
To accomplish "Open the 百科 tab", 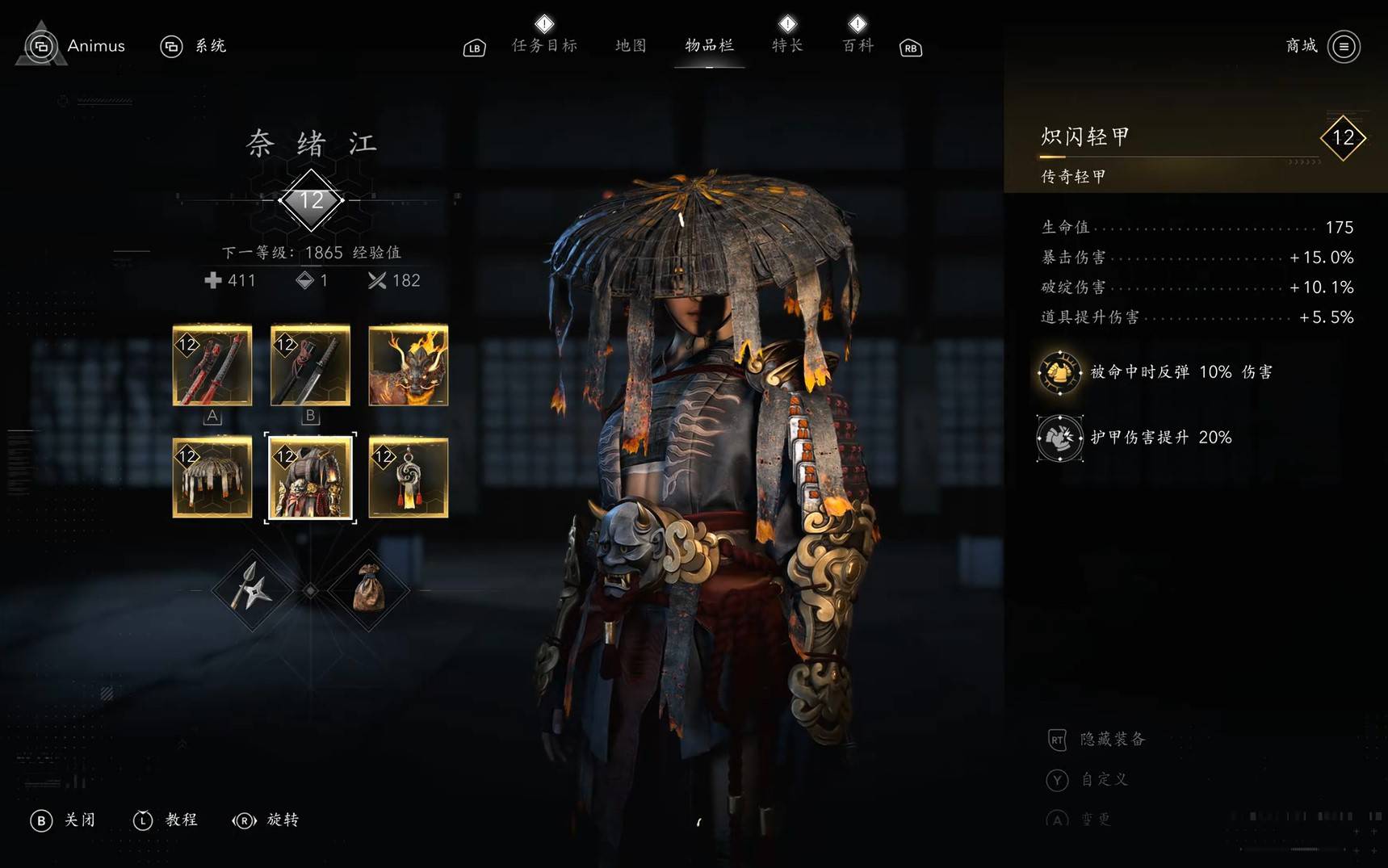I will (858, 46).
